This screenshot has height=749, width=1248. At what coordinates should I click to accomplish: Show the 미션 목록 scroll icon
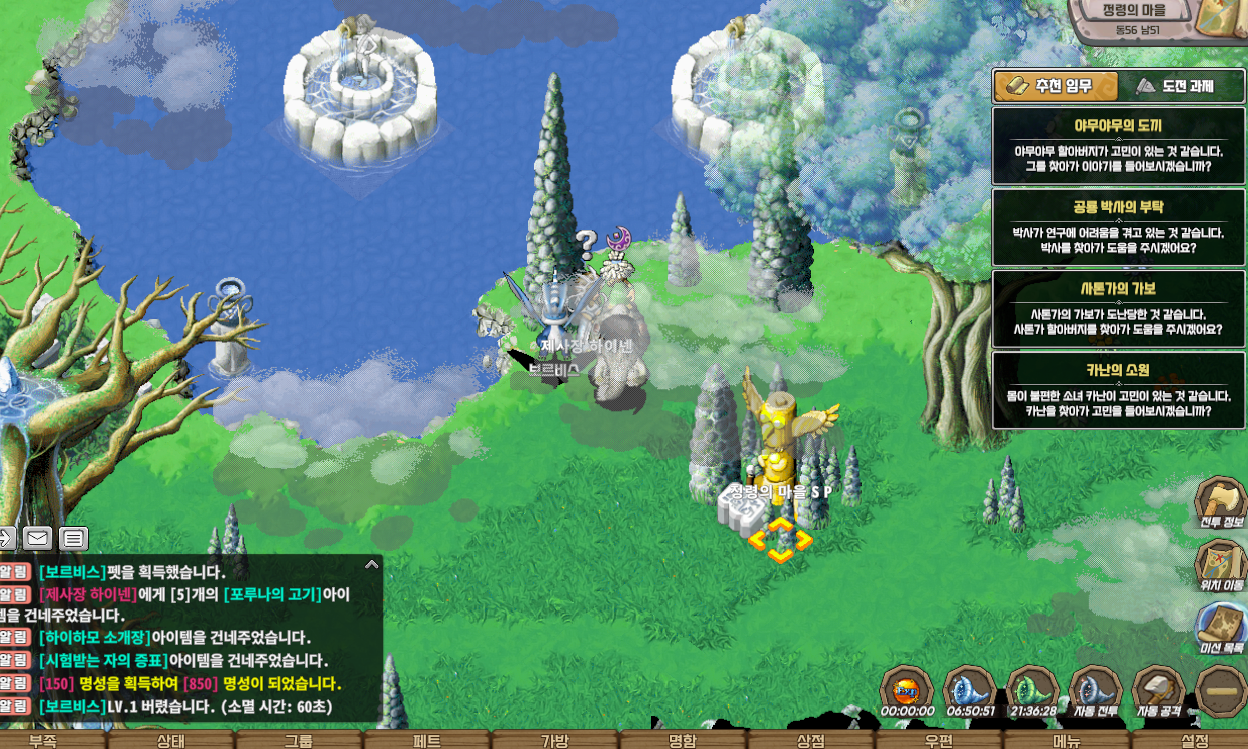point(1221,627)
